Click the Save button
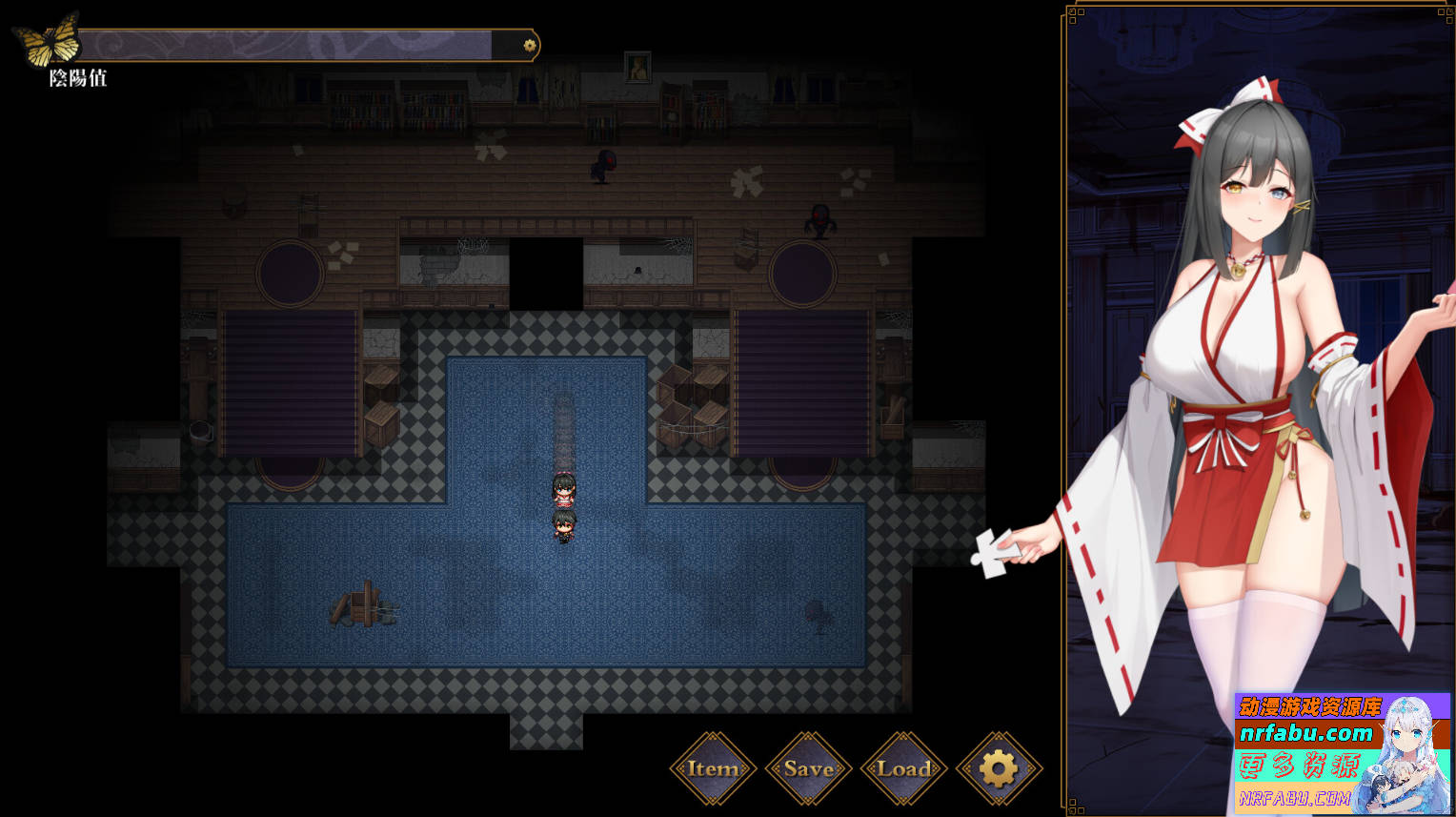This screenshot has height=817, width=1456. [x=808, y=768]
